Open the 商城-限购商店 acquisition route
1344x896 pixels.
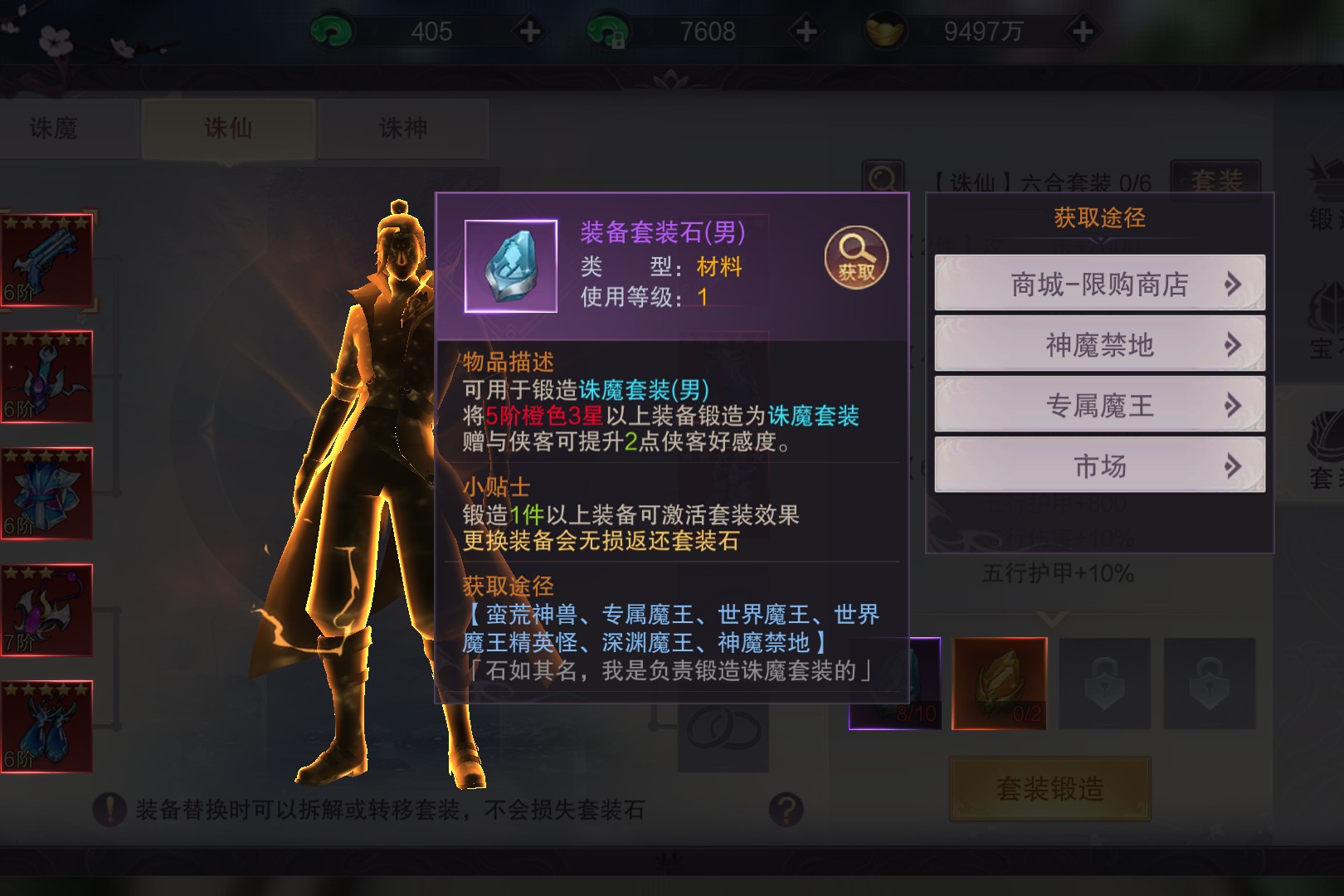pyautogui.click(x=1099, y=284)
